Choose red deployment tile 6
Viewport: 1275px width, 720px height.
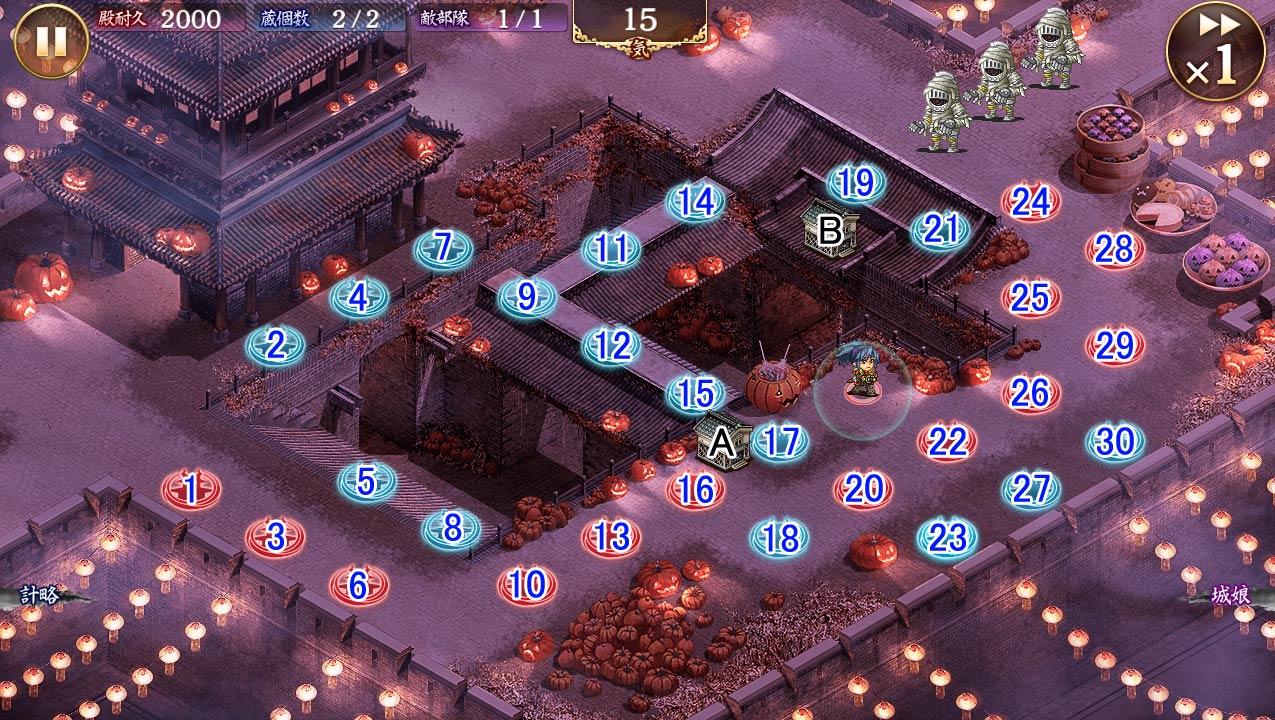[359, 586]
